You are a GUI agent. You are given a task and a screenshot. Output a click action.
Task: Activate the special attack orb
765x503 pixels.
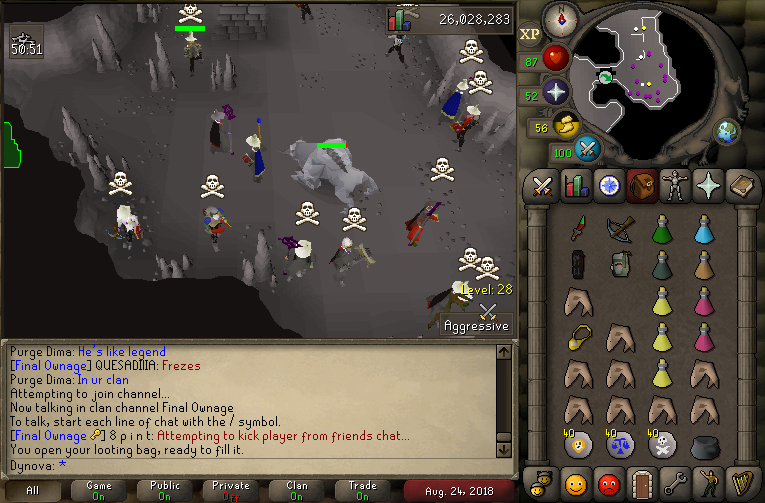pos(588,150)
